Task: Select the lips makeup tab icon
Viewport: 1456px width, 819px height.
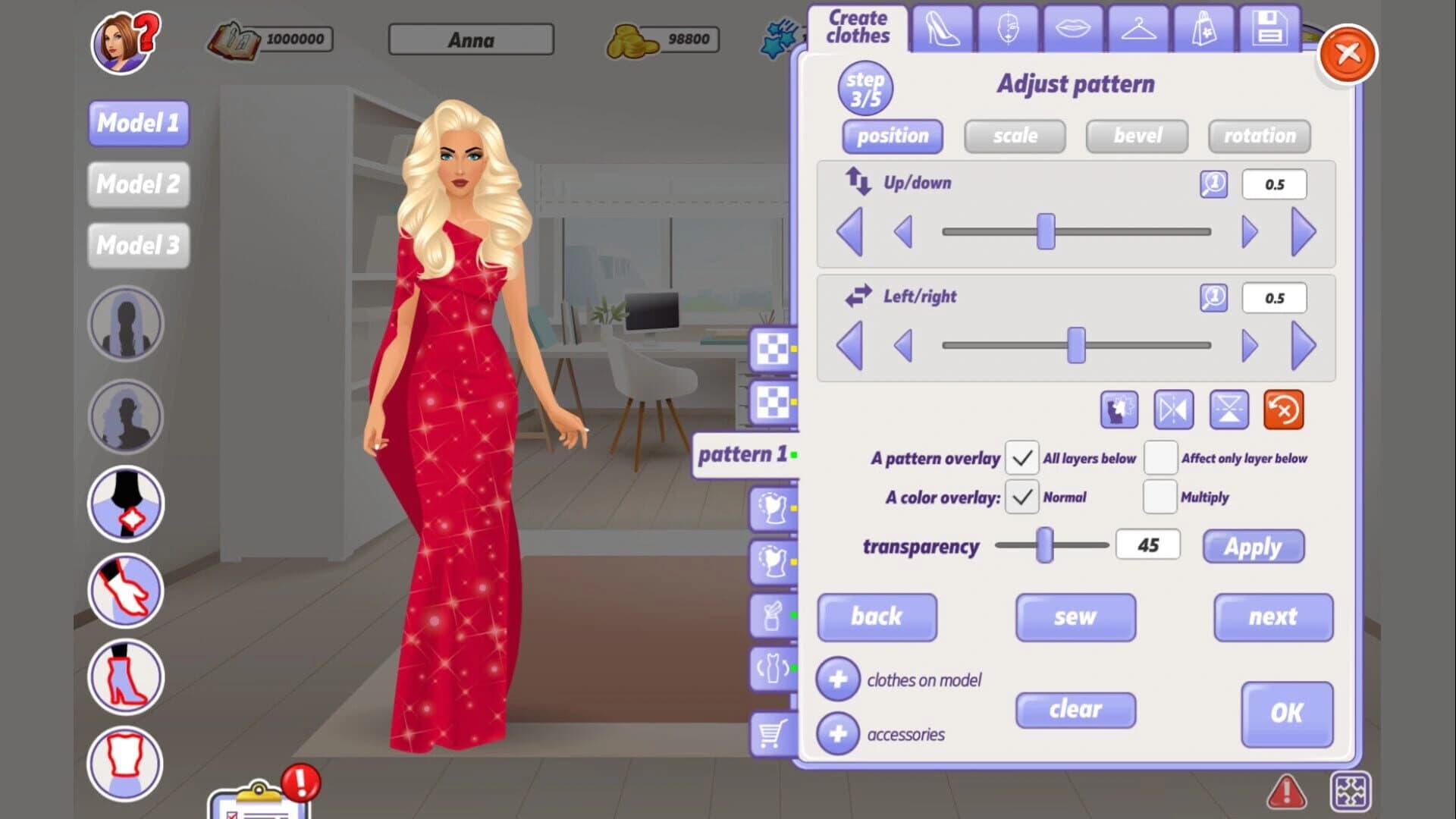Action: click(x=1072, y=30)
